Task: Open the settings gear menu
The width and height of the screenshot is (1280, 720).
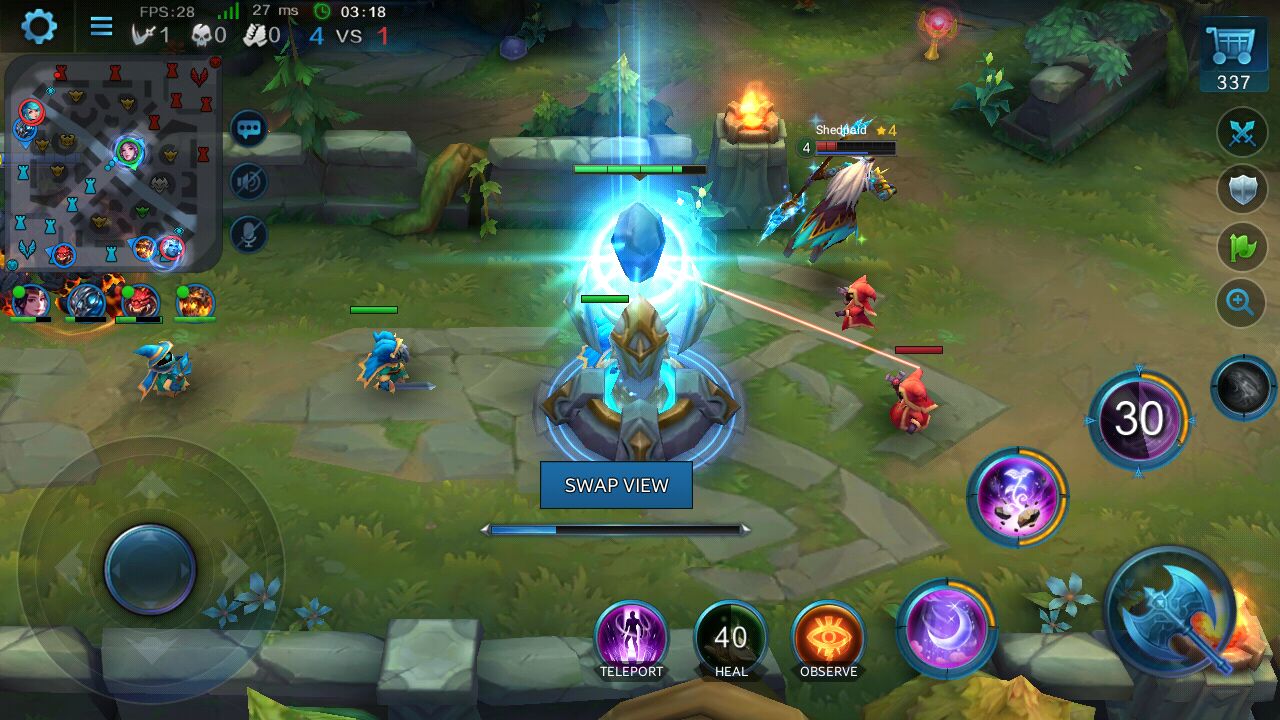Action: [x=39, y=26]
